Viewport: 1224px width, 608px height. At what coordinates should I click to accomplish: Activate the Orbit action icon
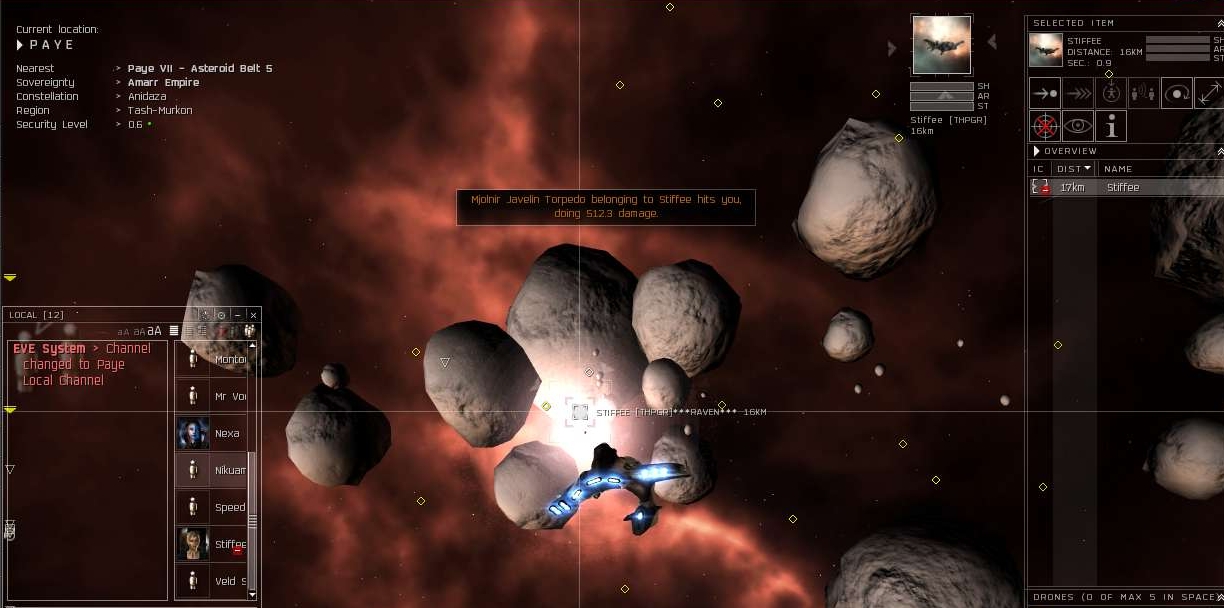[1177, 93]
